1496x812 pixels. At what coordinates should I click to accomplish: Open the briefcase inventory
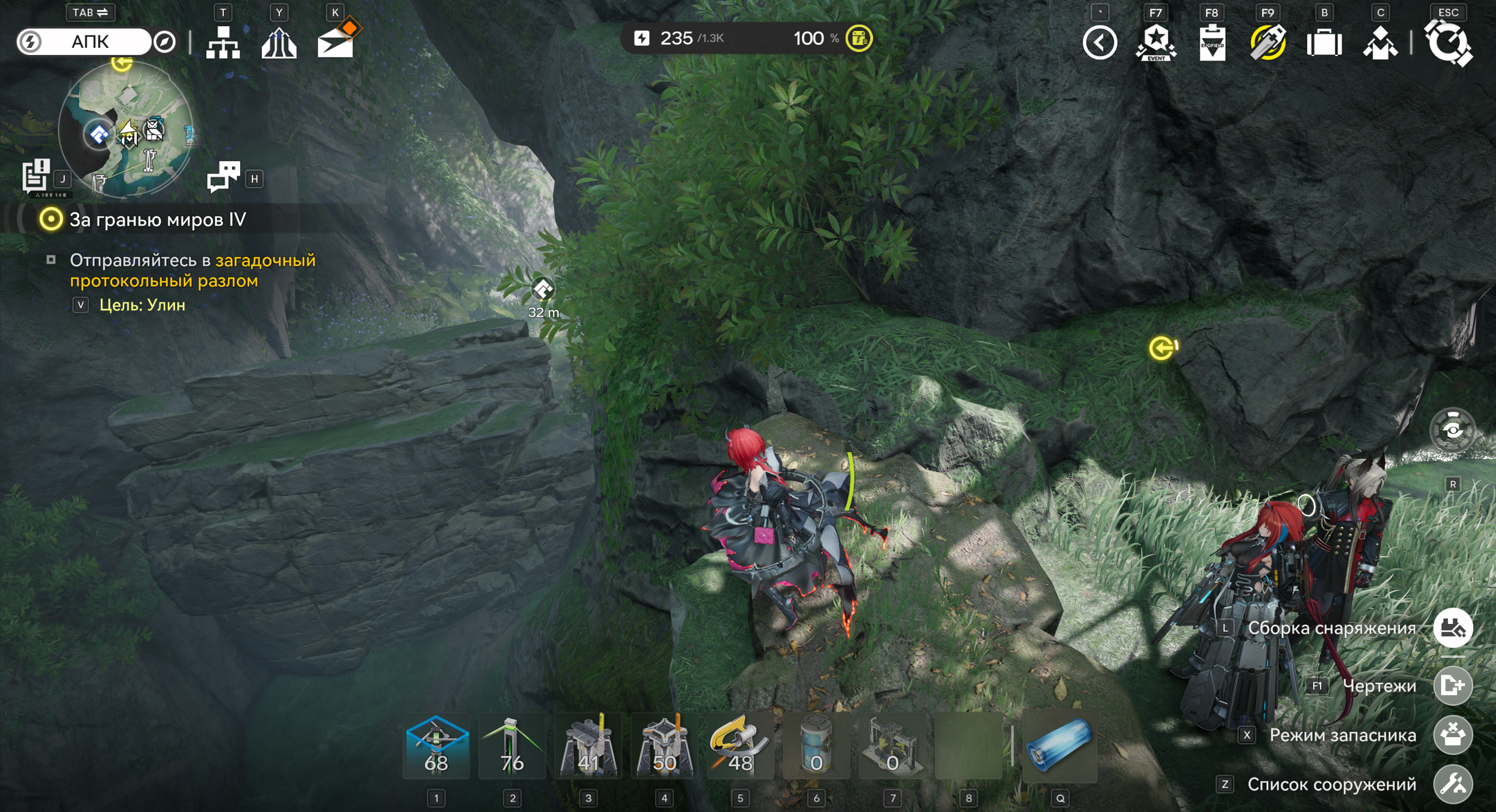point(1324,43)
